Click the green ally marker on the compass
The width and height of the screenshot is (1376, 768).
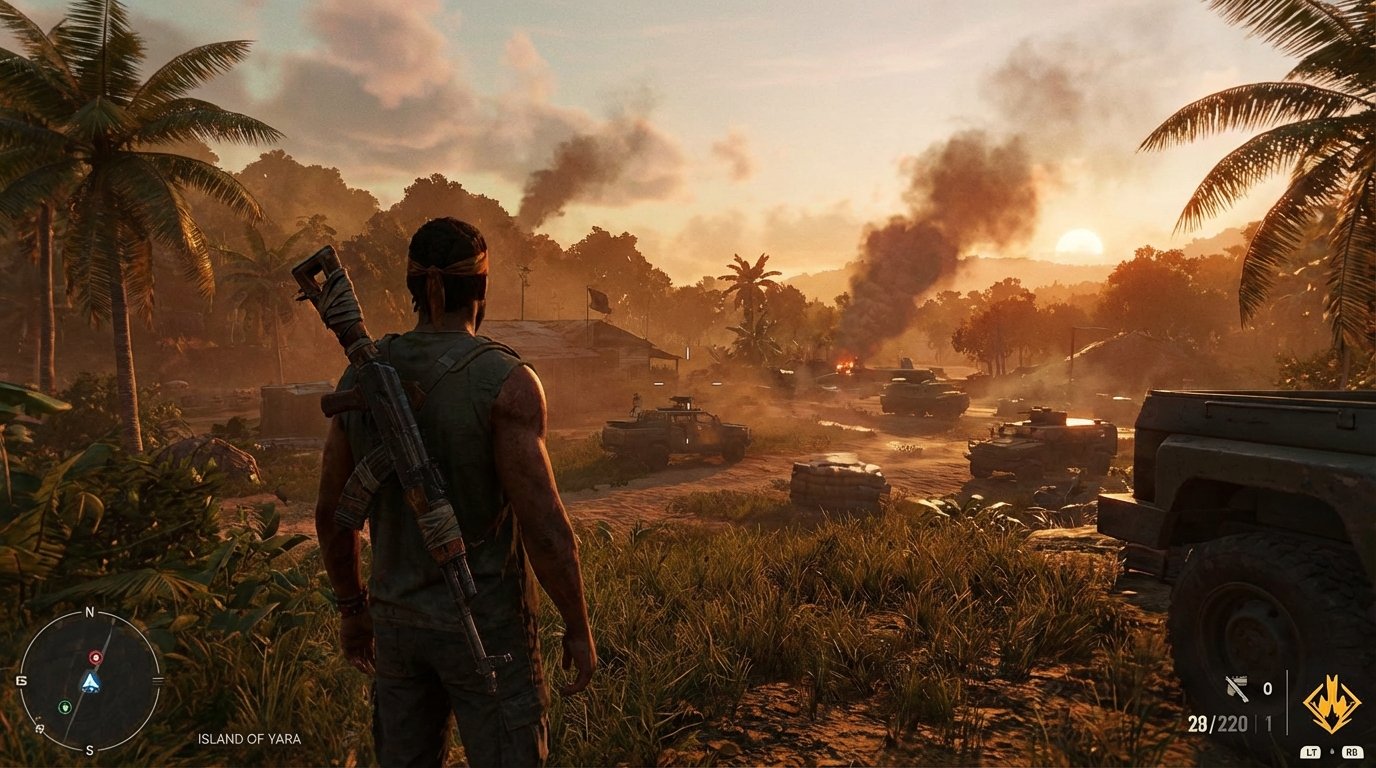[64, 707]
